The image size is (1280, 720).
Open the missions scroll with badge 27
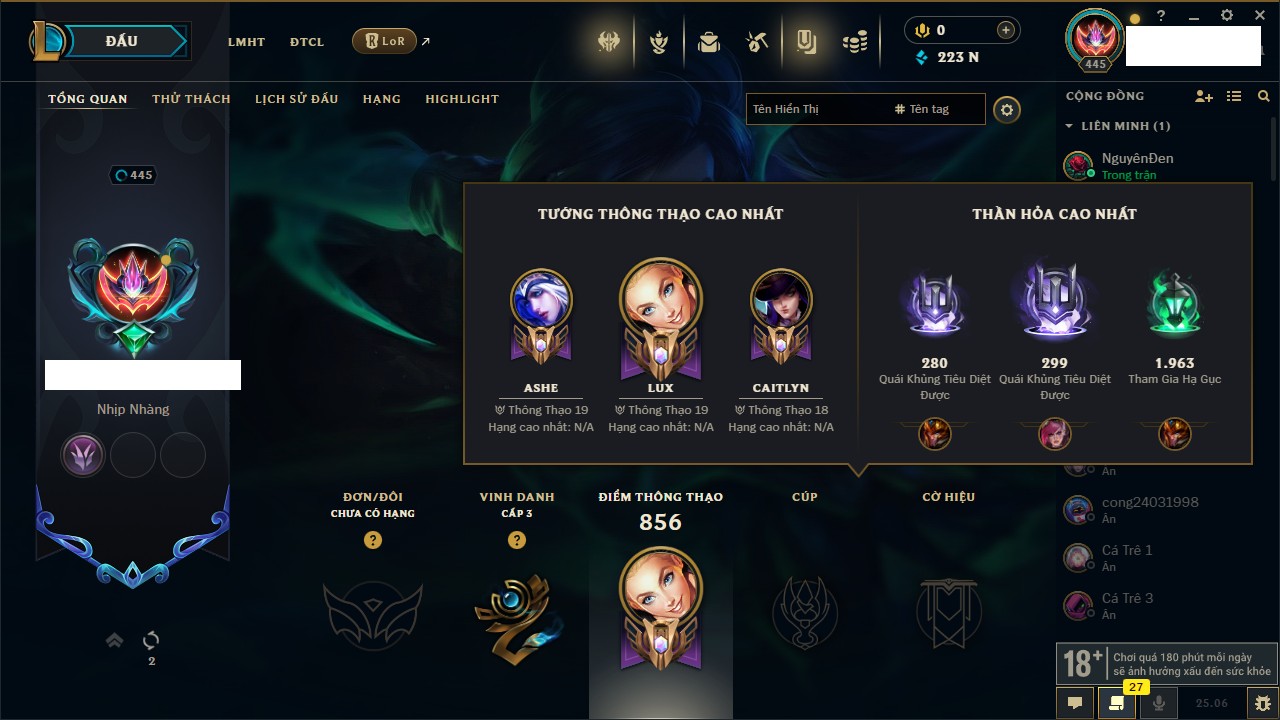click(x=1117, y=703)
